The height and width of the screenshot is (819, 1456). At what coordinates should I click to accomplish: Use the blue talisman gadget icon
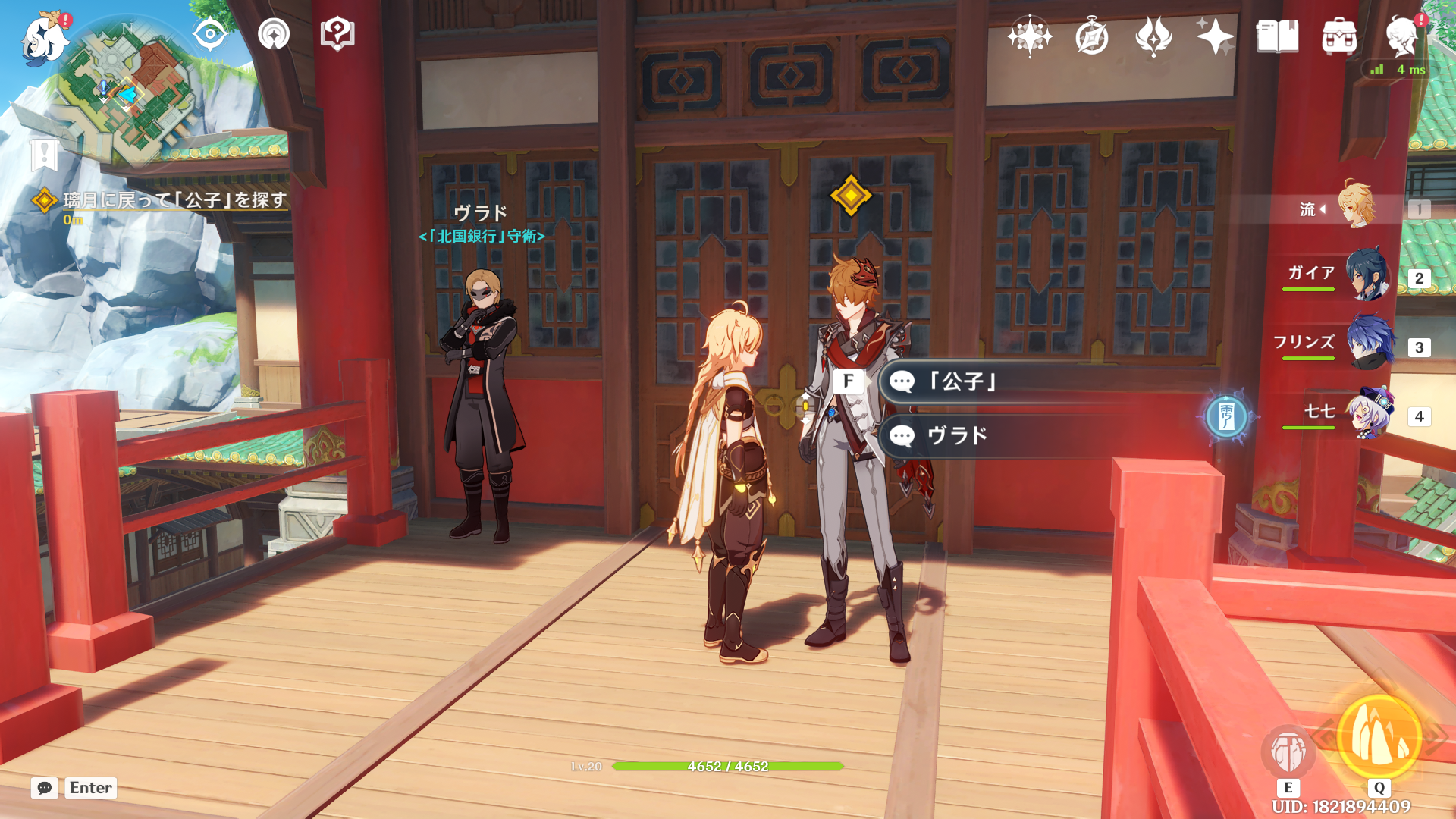(1226, 416)
